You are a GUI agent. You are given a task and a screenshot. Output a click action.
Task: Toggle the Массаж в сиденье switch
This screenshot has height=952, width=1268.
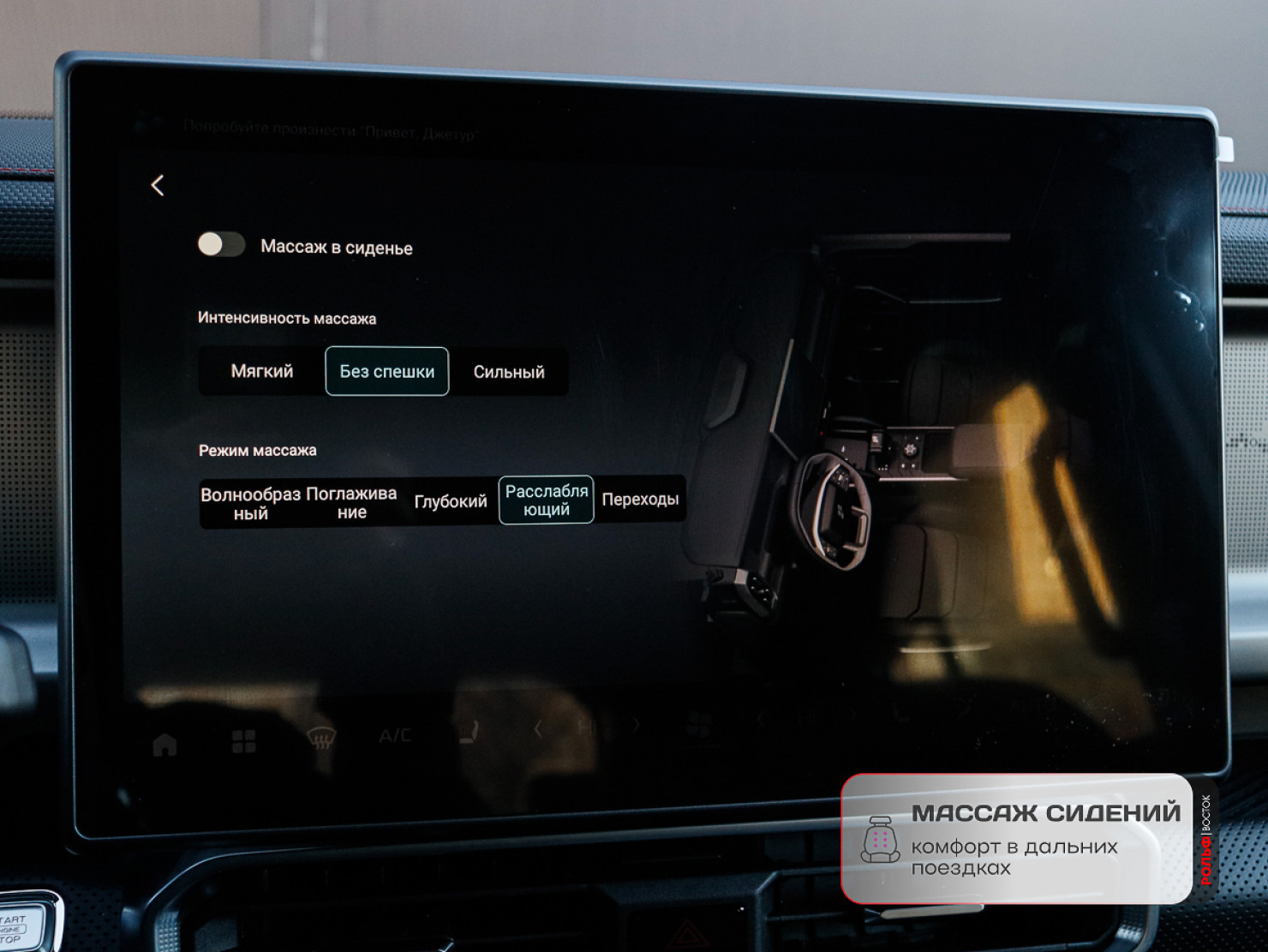221,245
